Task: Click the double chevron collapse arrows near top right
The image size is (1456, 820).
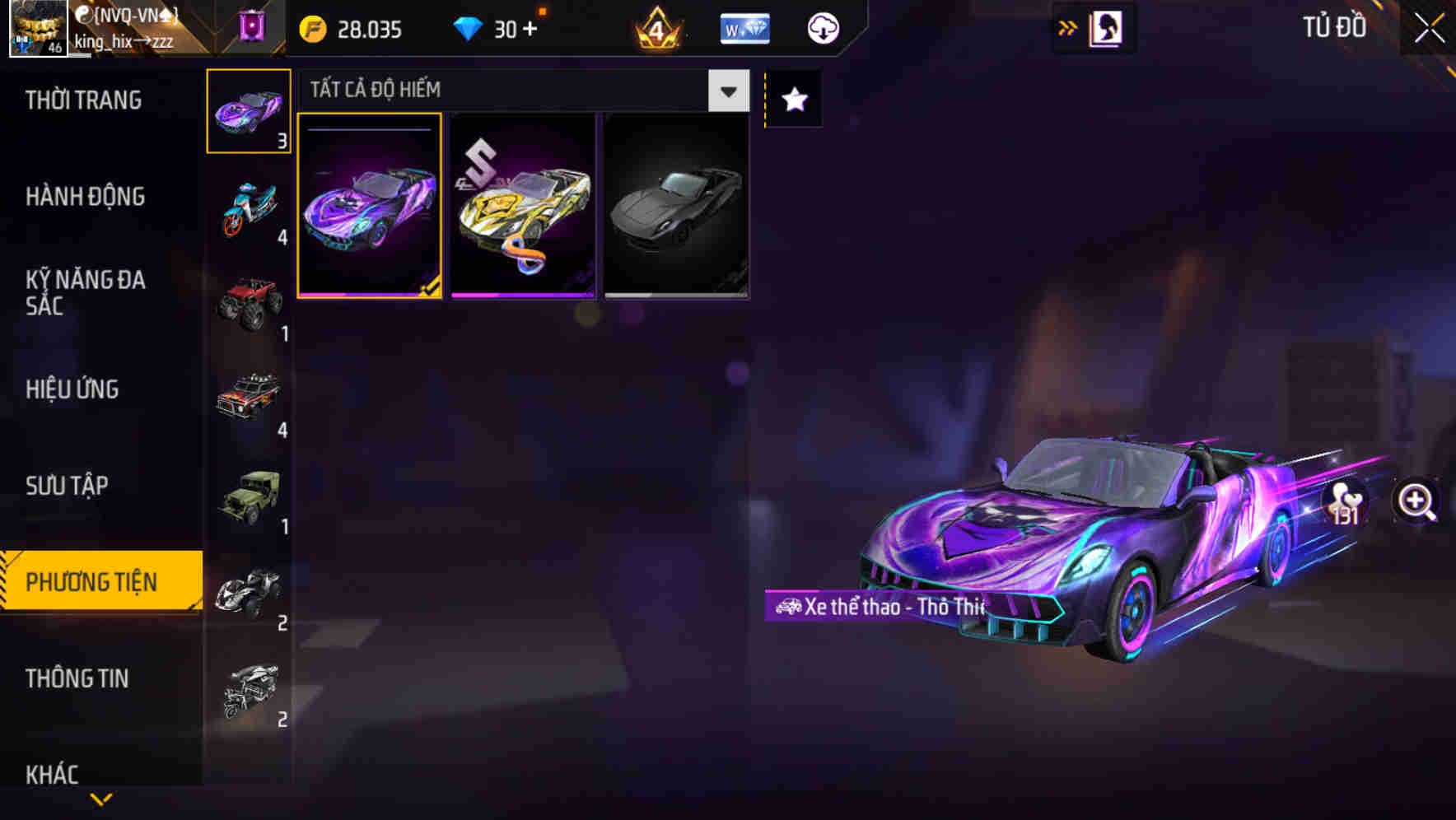Action: (1067, 26)
